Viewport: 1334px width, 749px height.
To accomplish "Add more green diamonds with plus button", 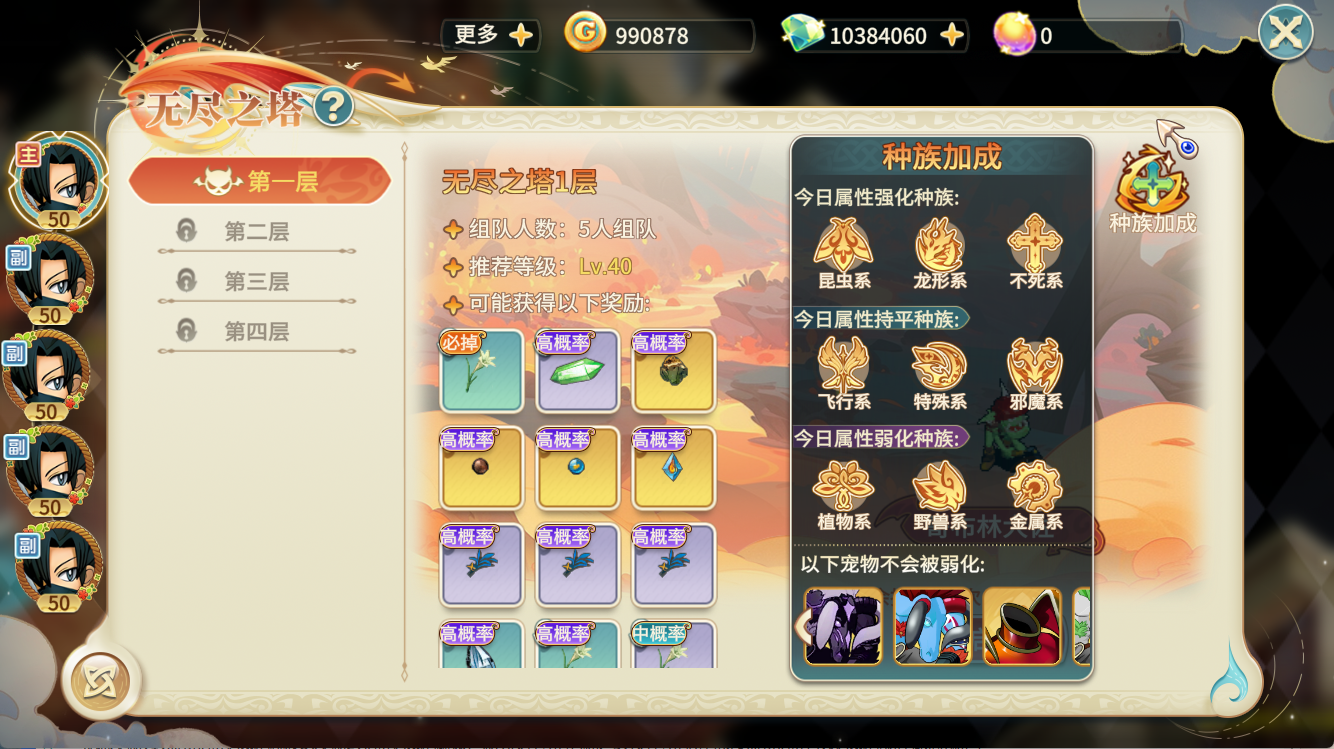I will 952,36.
